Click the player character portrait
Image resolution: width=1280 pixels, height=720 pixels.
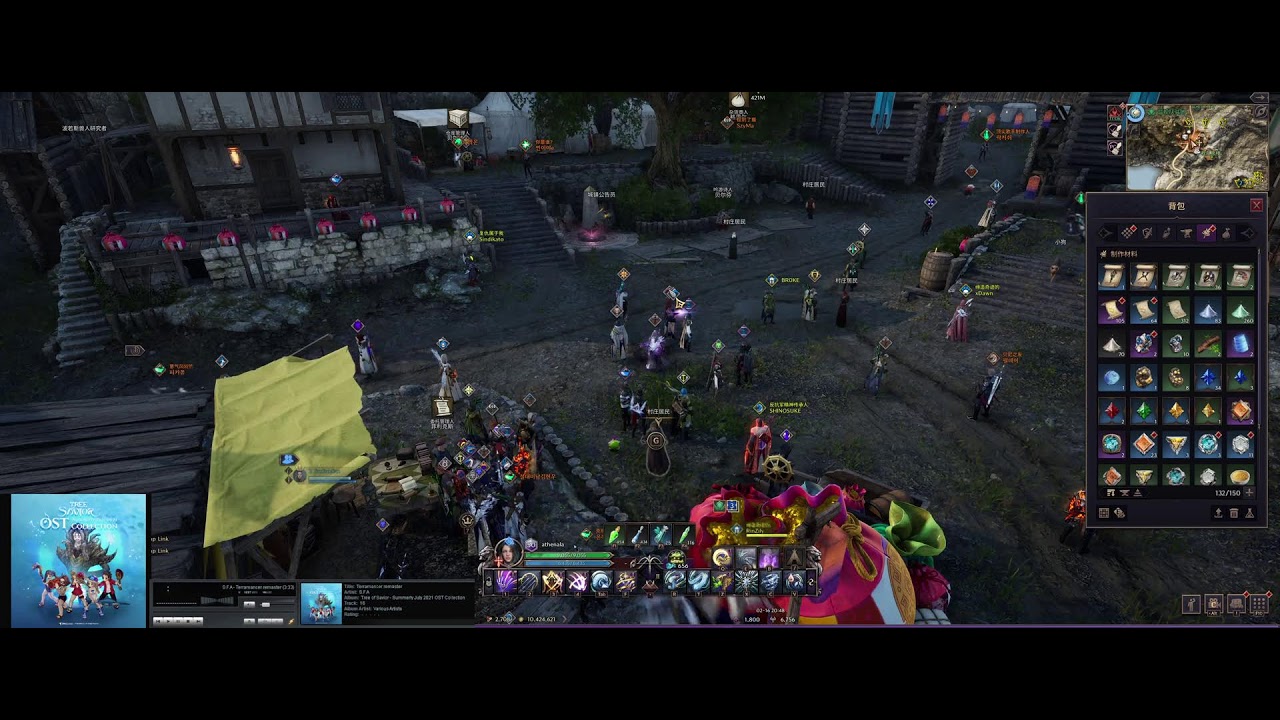[x=508, y=551]
